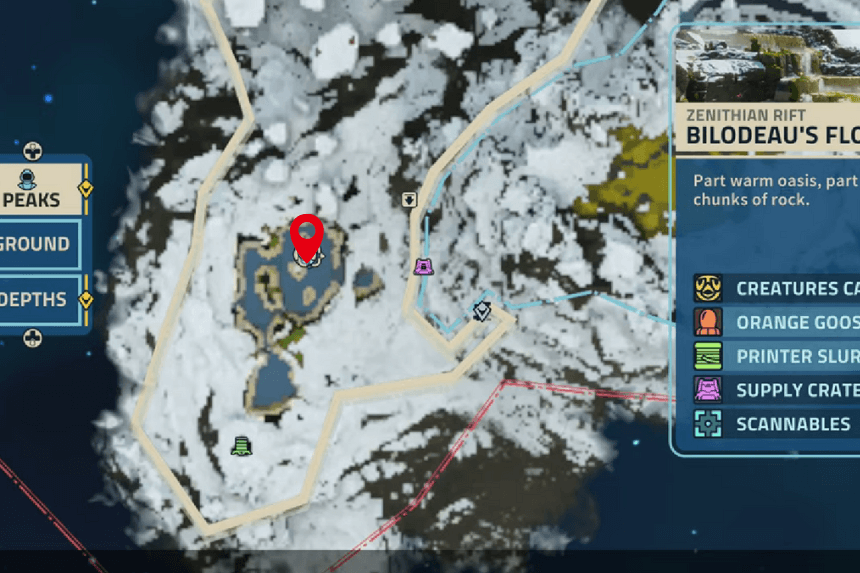Choose the Printer Slurry legend entry

click(x=776, y=357)
